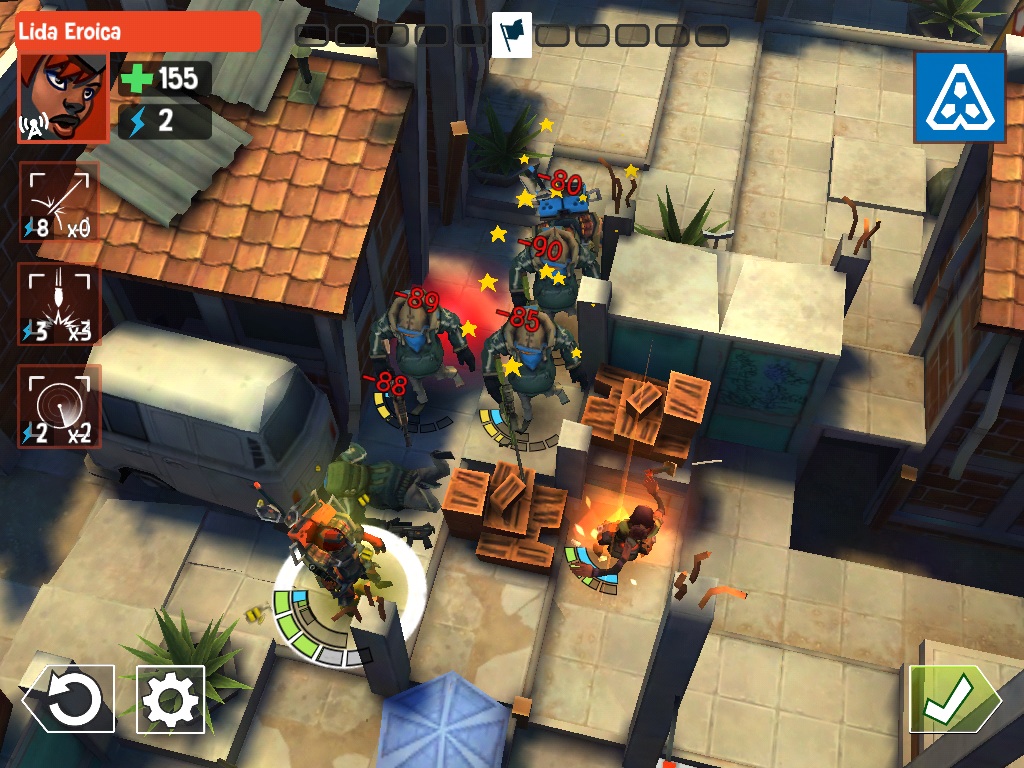This screenshot has width=1024, height=768.
Task: Open the gear settings menu
Action: 170,699
